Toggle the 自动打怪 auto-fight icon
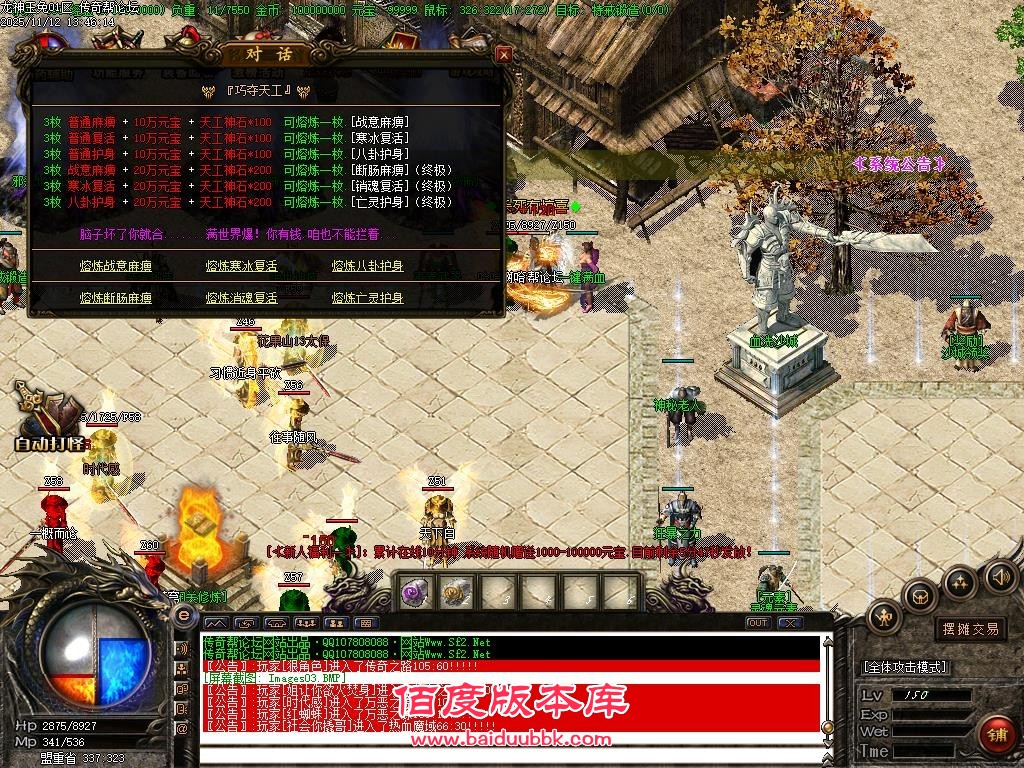1024x768 pixels. coord(52,420)
